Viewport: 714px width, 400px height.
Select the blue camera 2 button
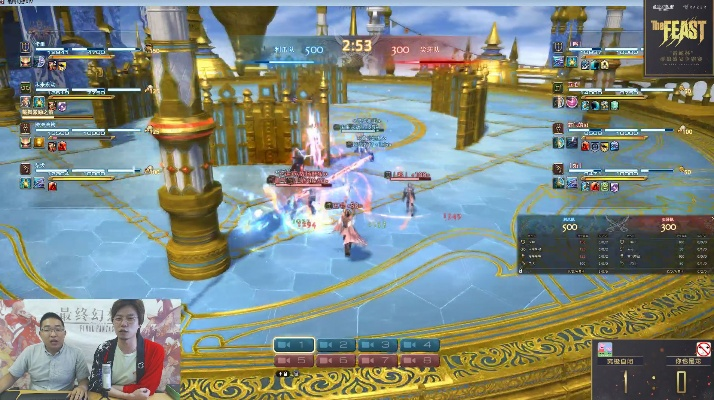click(336, 345)
